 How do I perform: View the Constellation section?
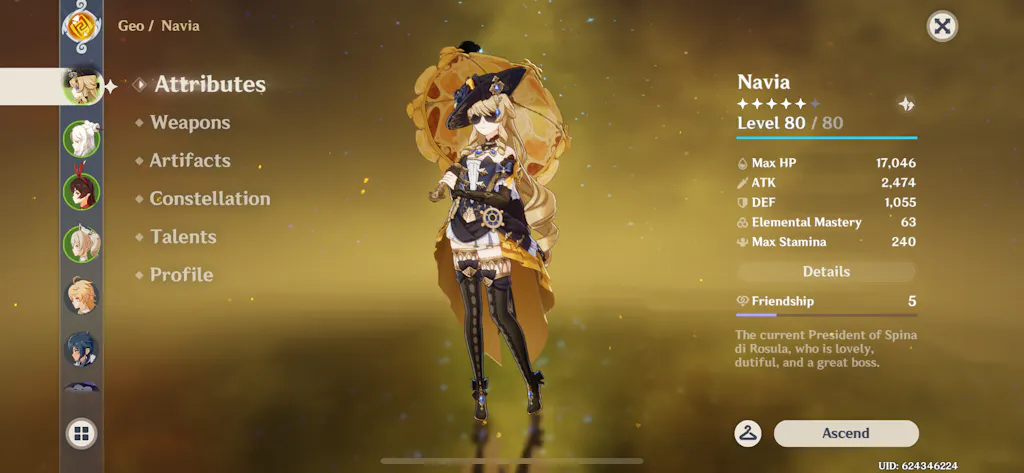(x=209, y=199)
